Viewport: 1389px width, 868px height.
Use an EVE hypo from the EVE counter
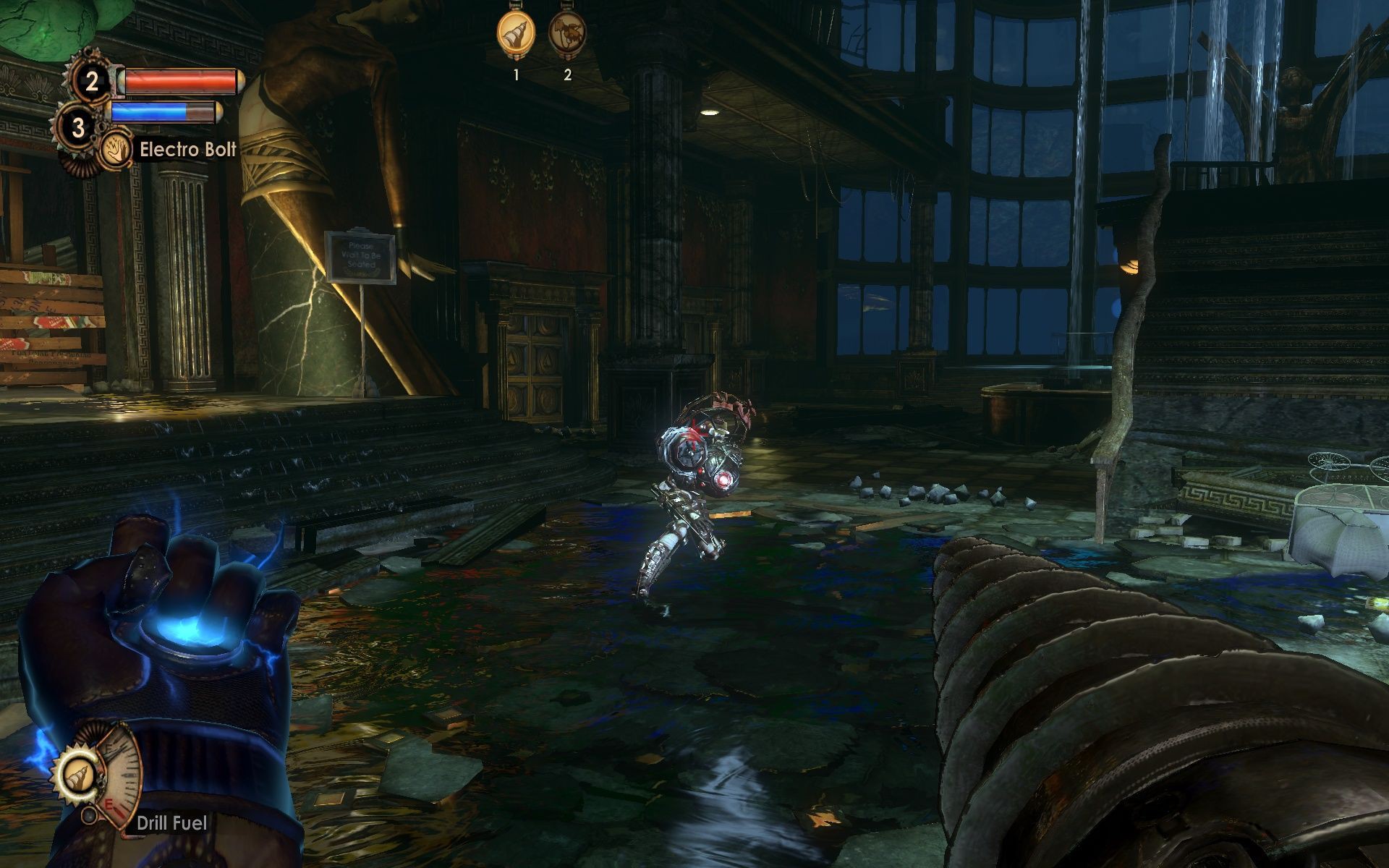(78, 128)
